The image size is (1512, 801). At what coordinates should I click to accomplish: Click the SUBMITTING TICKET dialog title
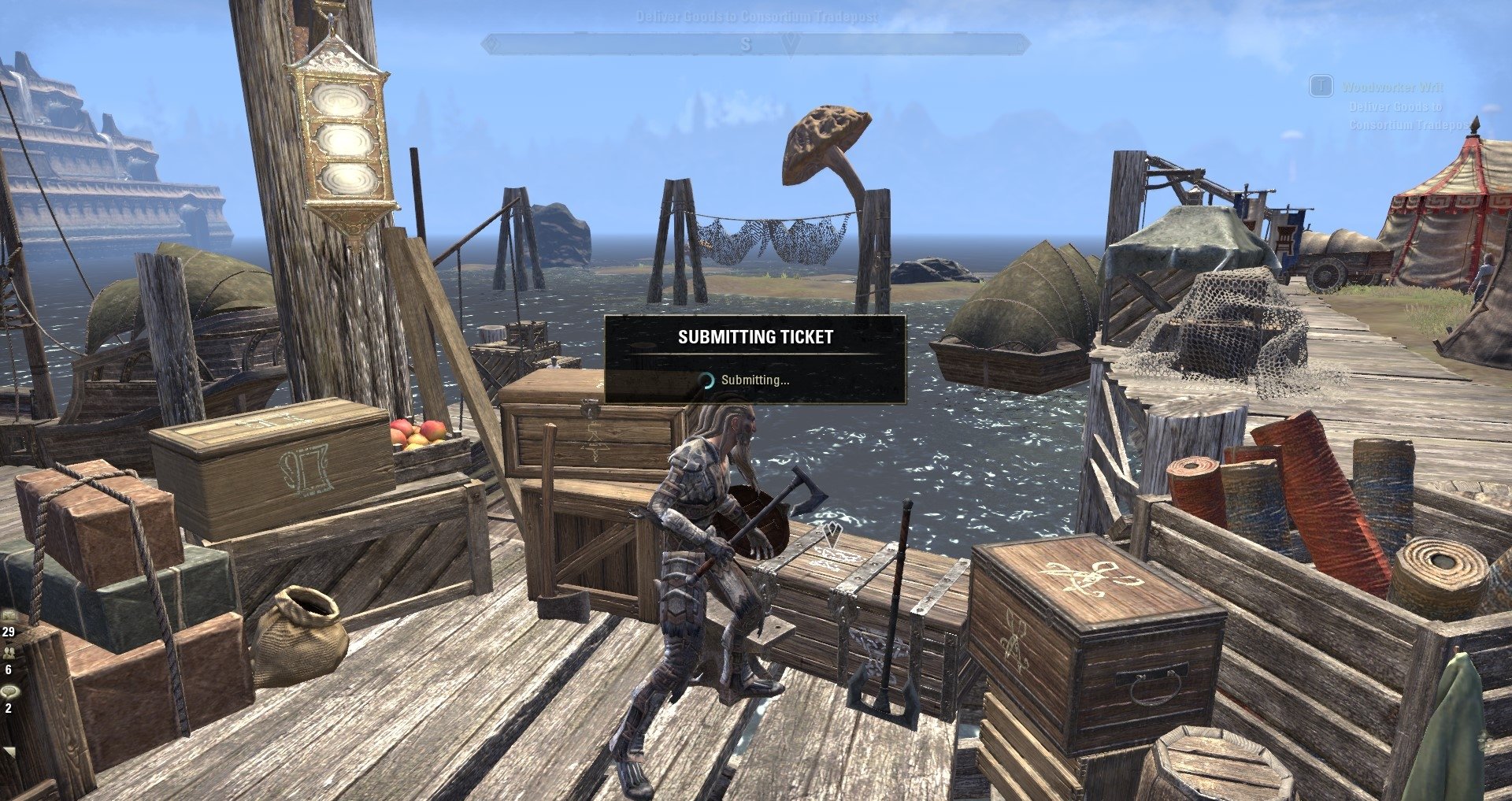coord(754,339)
